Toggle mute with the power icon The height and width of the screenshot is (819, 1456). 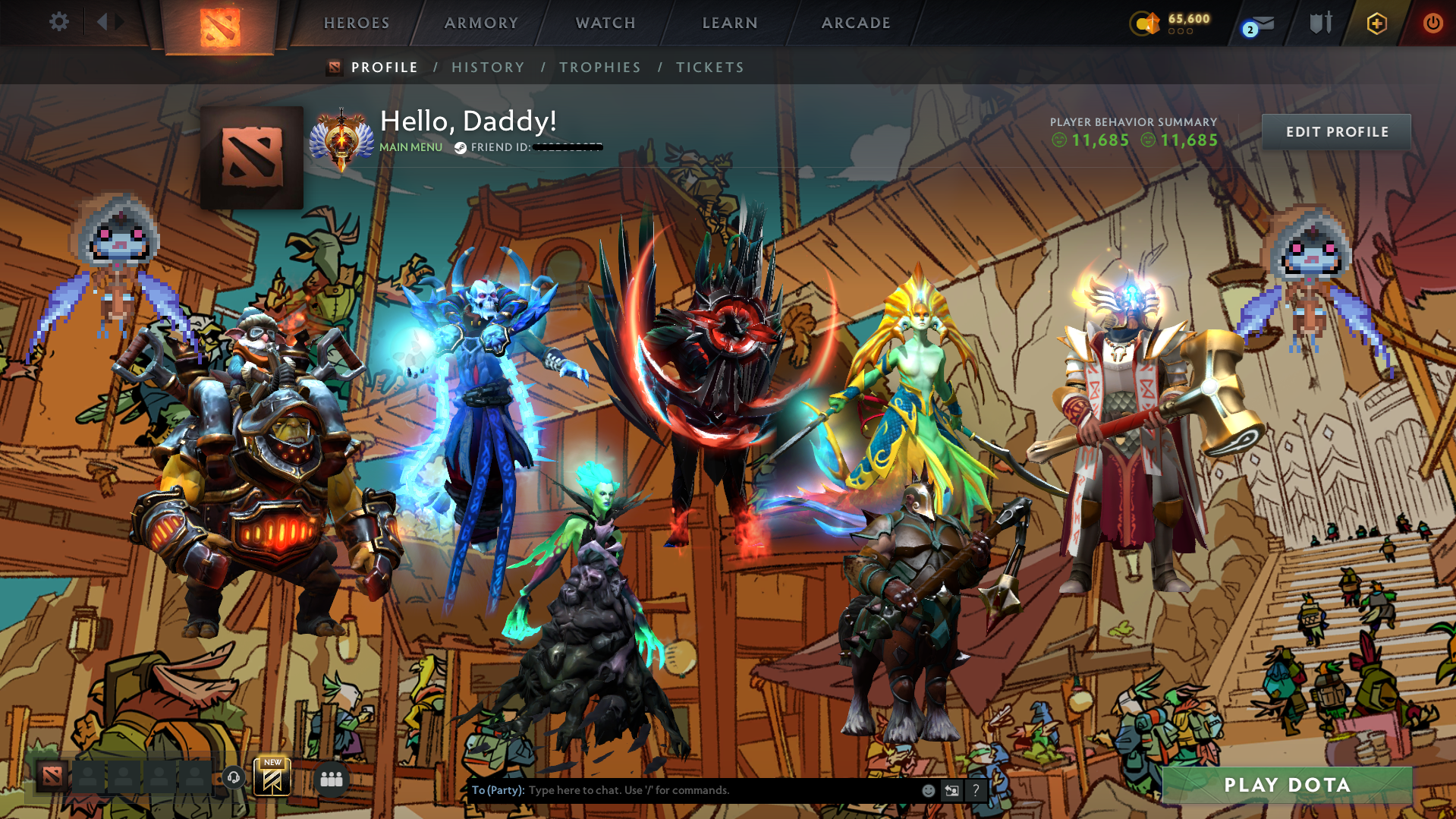[x=1432, y=24]
